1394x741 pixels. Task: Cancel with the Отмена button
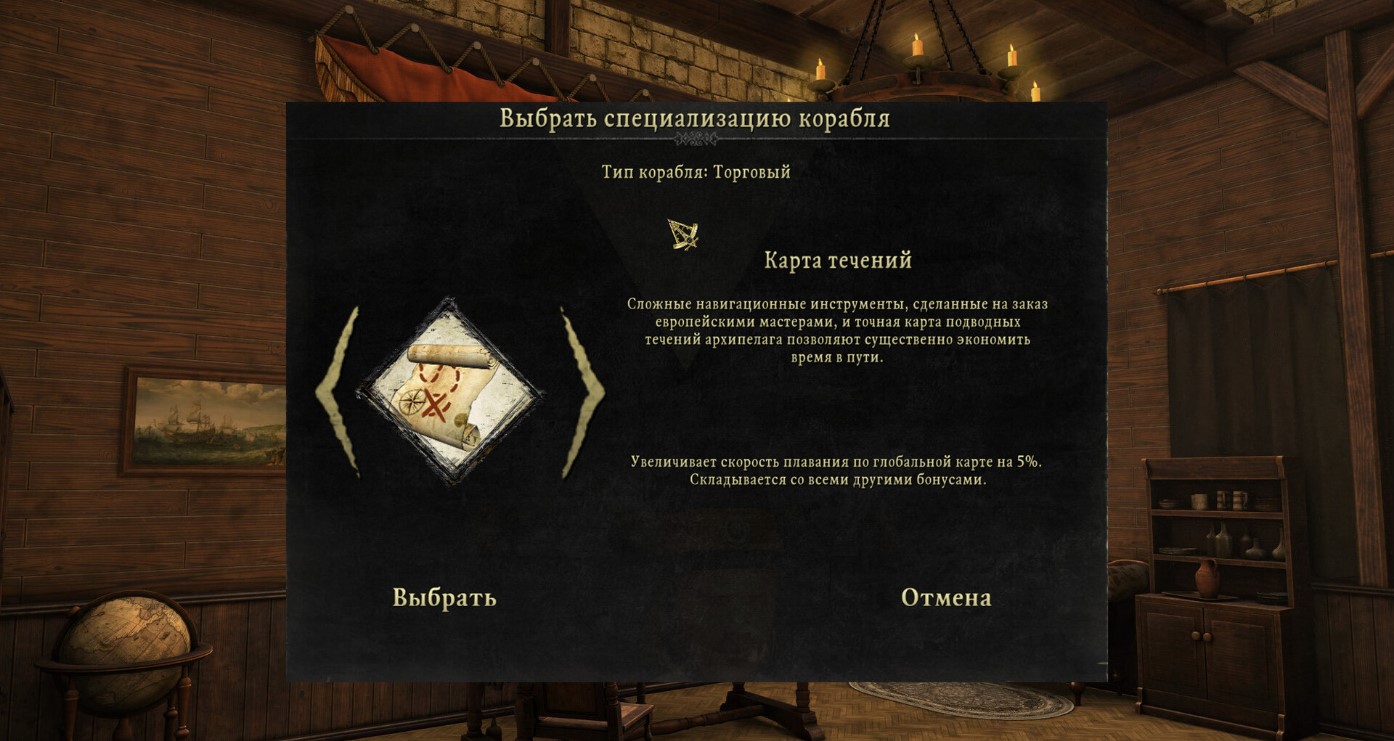(x=946, y=598)
